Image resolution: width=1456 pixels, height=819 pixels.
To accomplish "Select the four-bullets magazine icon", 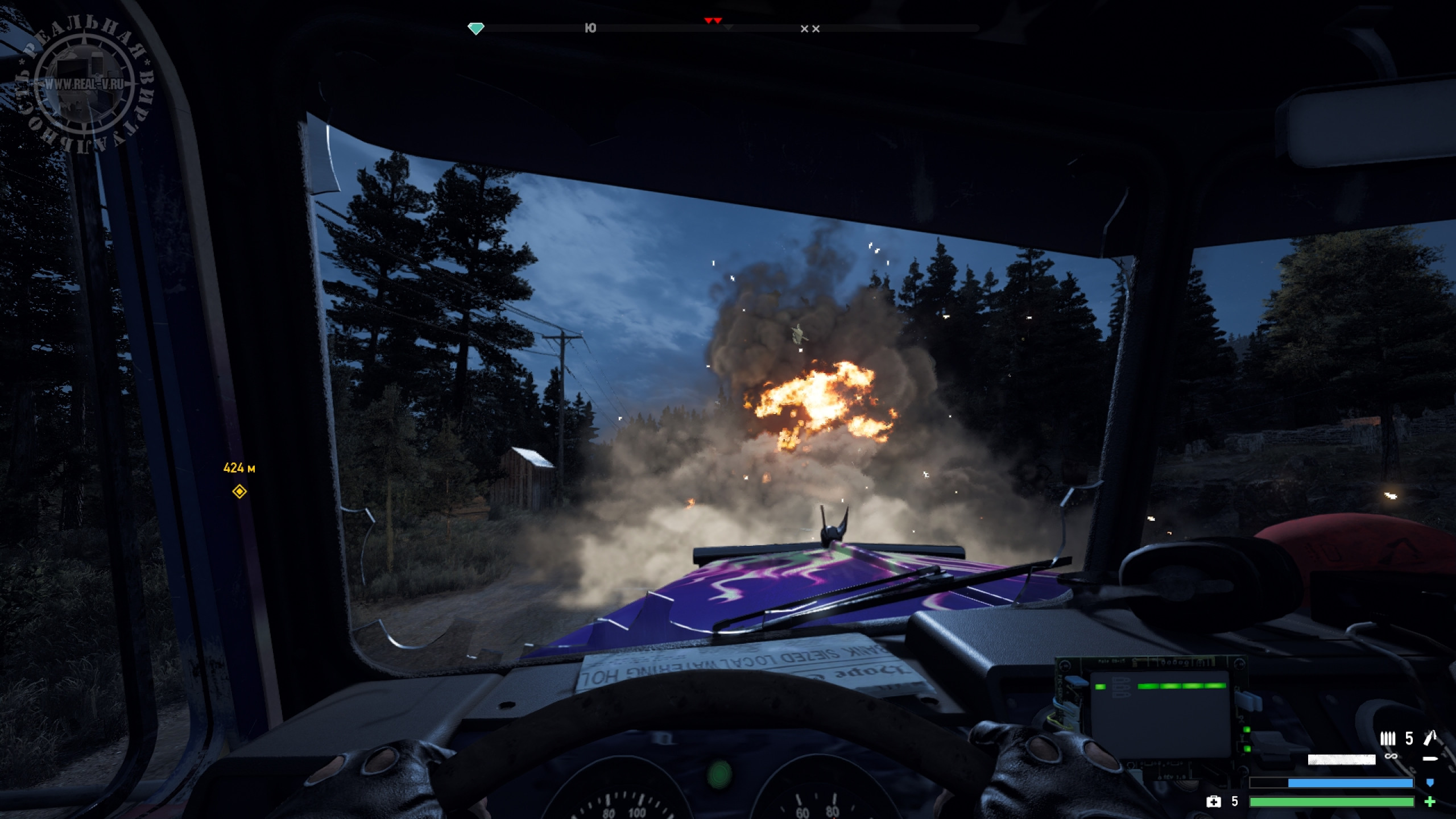I will pos(1388,738).
